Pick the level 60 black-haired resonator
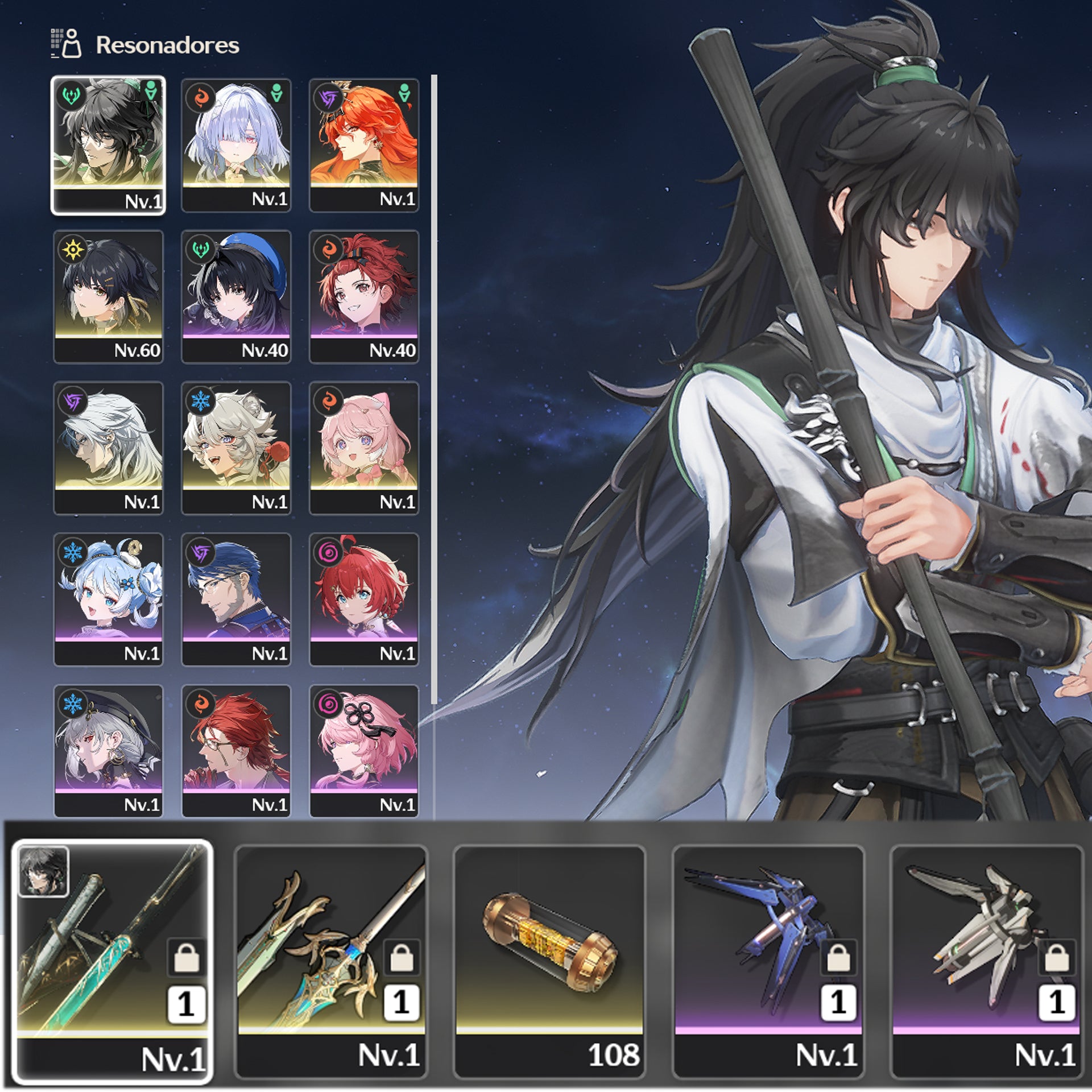This screenshot has height=1092, width=1092. (x=108, y=296)
